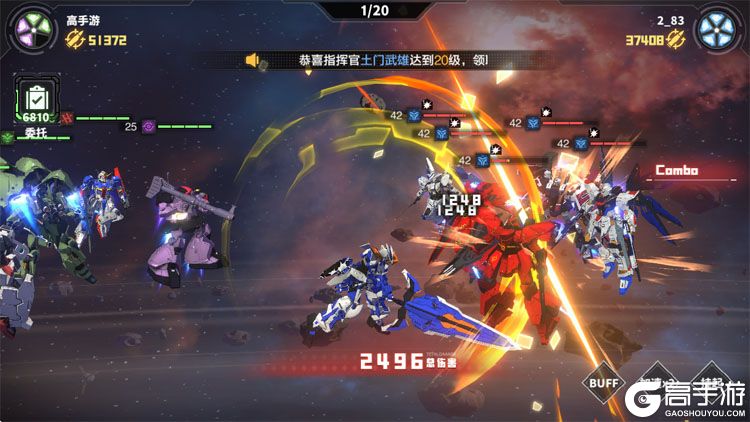750x422 pixels.
Task: Open the BUFF diamond button
Action: click(x=603, y=383)
